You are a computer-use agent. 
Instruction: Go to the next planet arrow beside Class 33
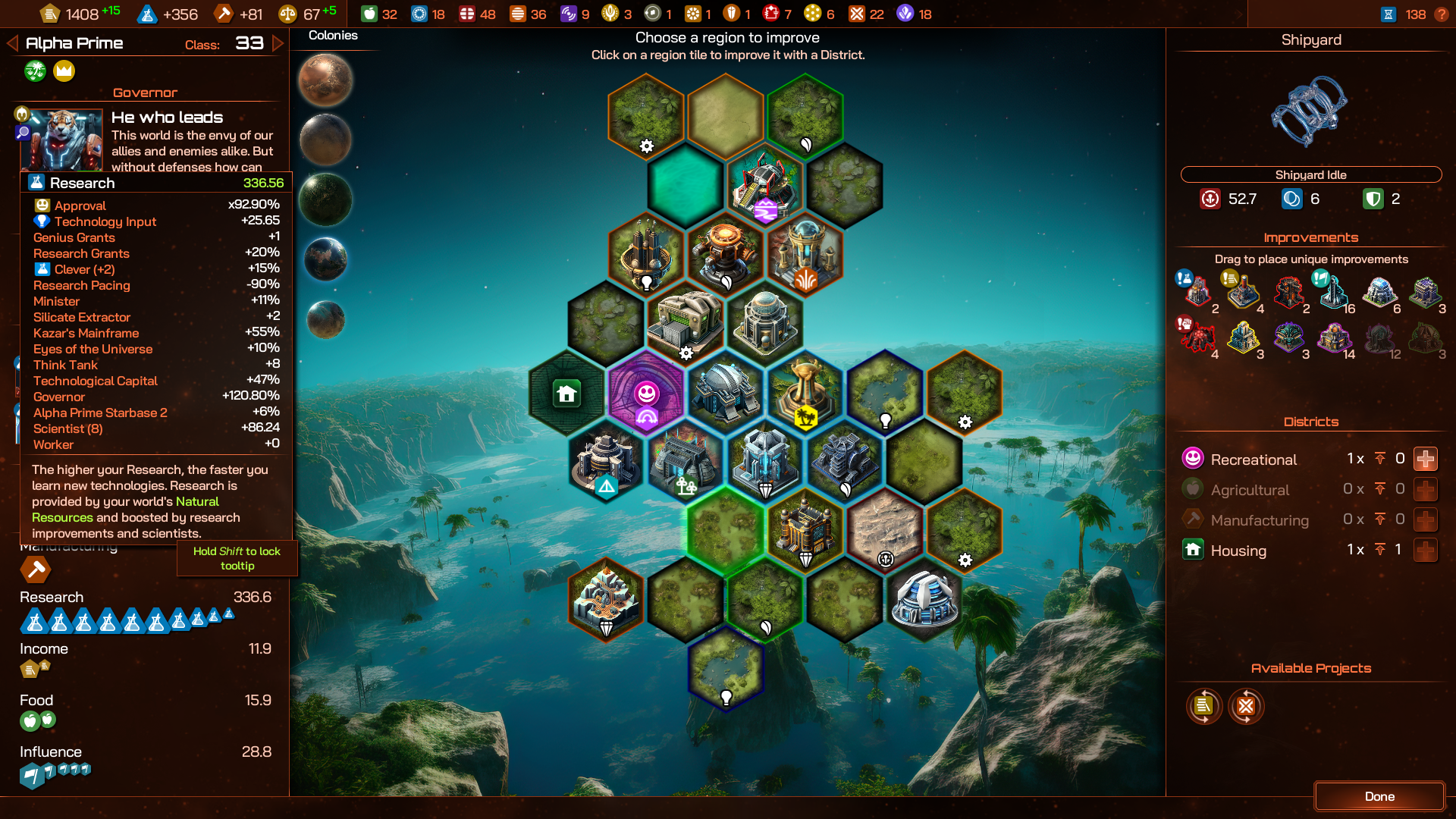point(278,43)
